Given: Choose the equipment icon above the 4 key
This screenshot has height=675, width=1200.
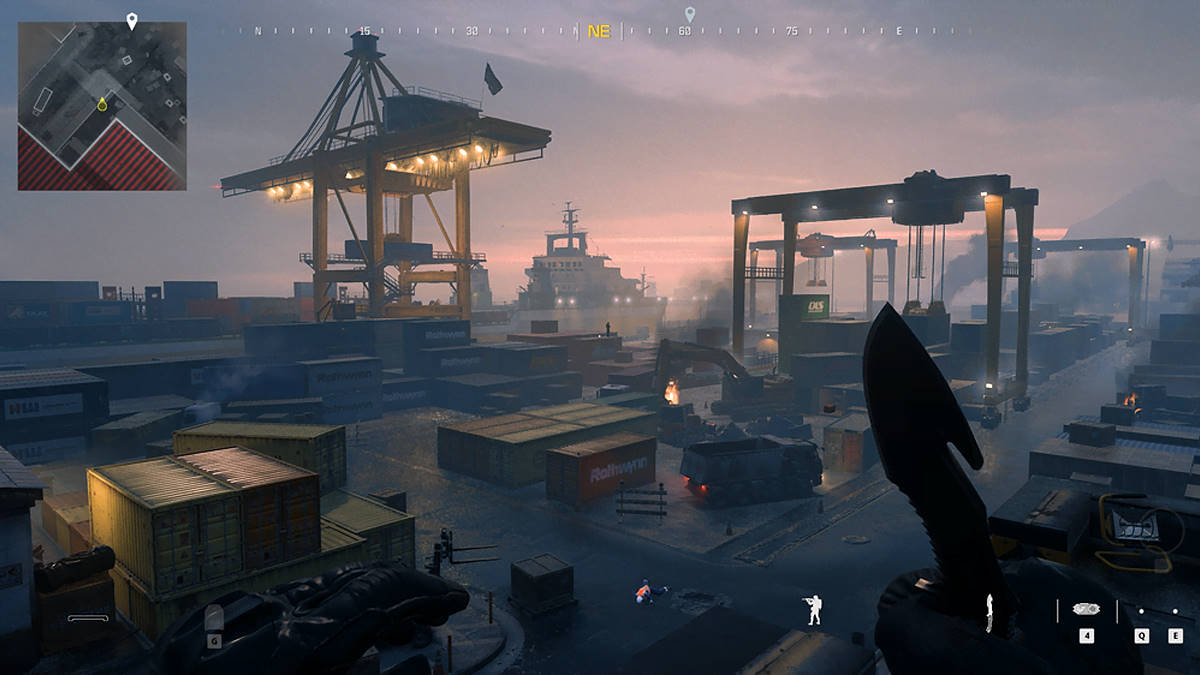Looking at the screenshot, I should 1086,609.
